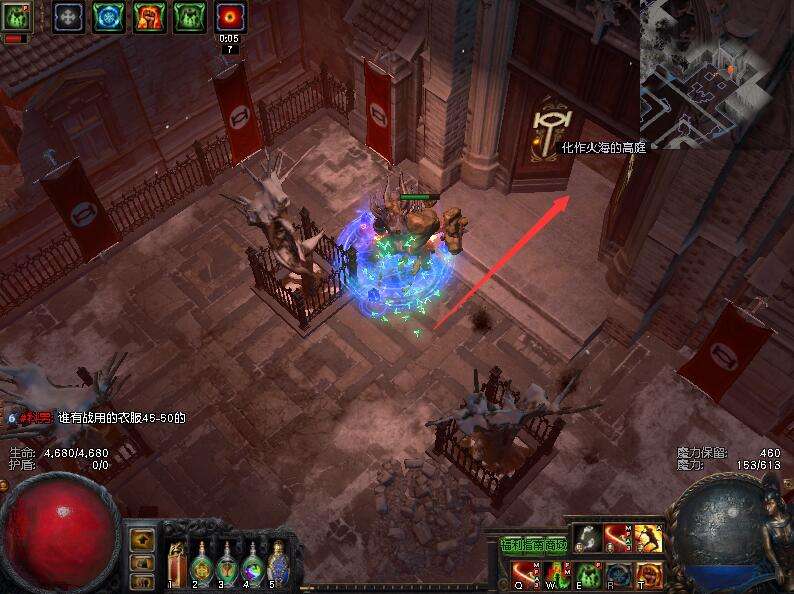Trigger the blue circular skill on R

click(618, 575)
